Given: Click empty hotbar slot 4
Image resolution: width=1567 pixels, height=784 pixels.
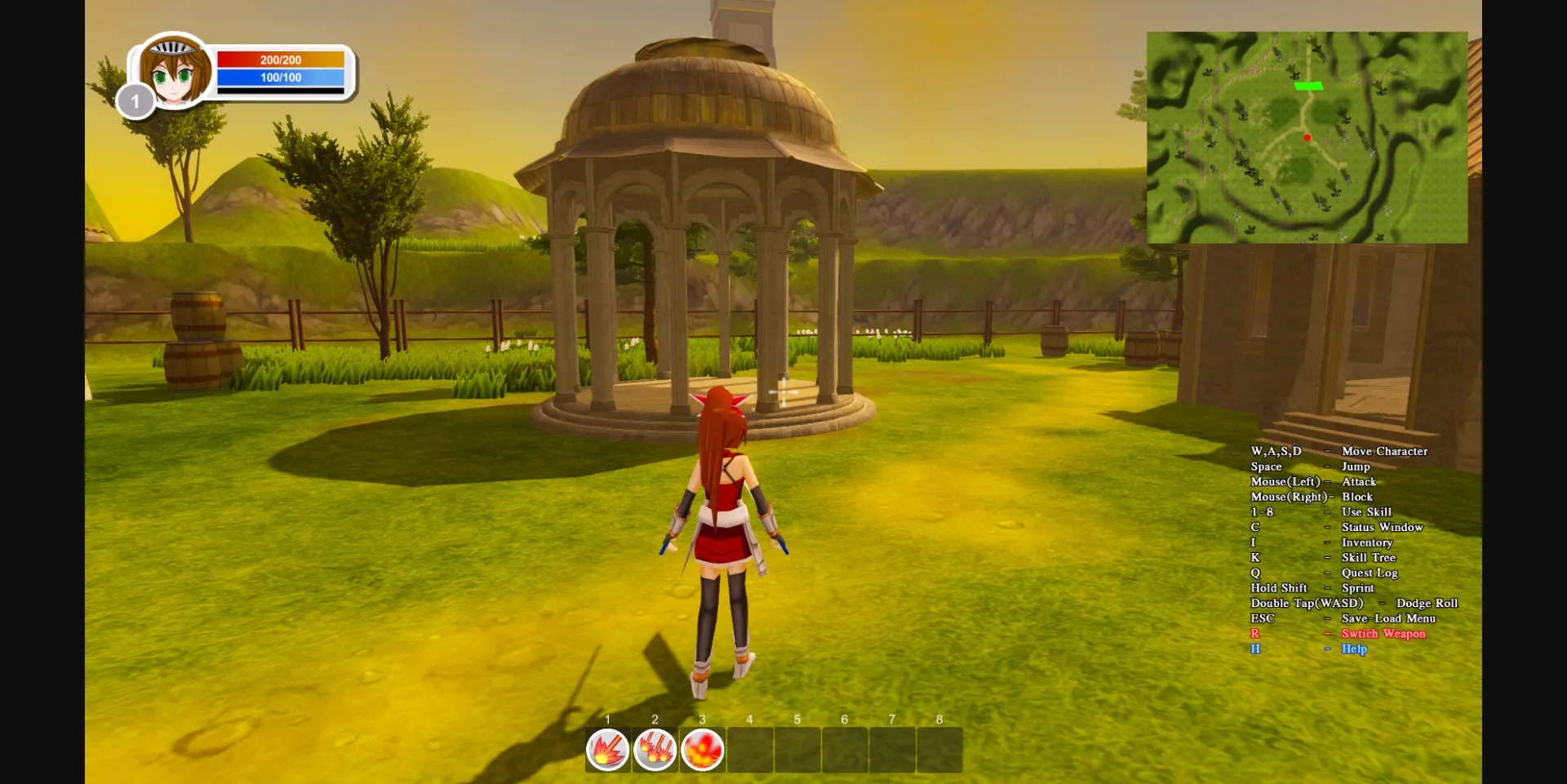Looking at the screenshot, I should 750,748.
